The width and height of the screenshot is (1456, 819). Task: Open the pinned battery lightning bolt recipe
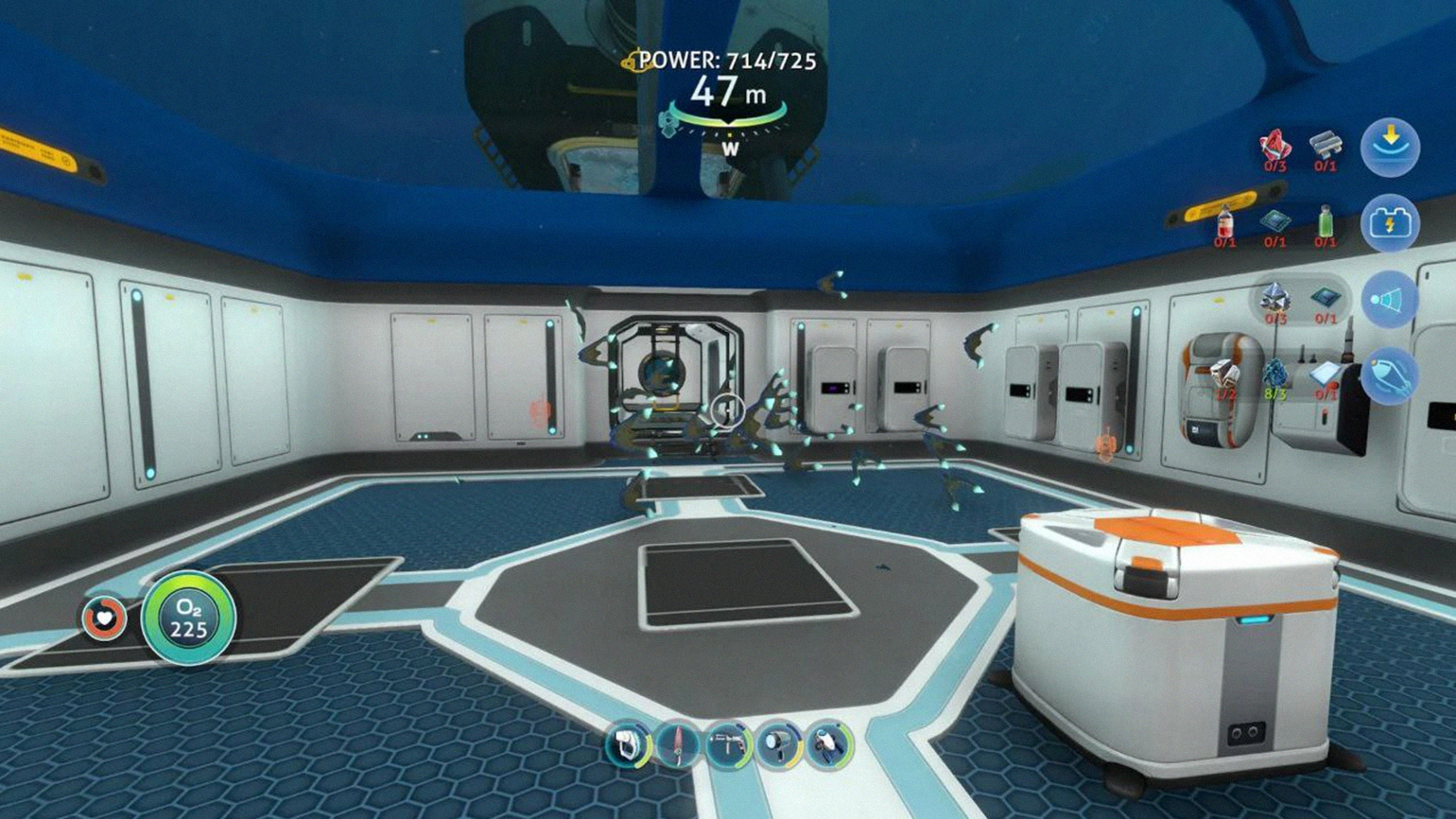pyautogui.click(x=1390, y=224)
